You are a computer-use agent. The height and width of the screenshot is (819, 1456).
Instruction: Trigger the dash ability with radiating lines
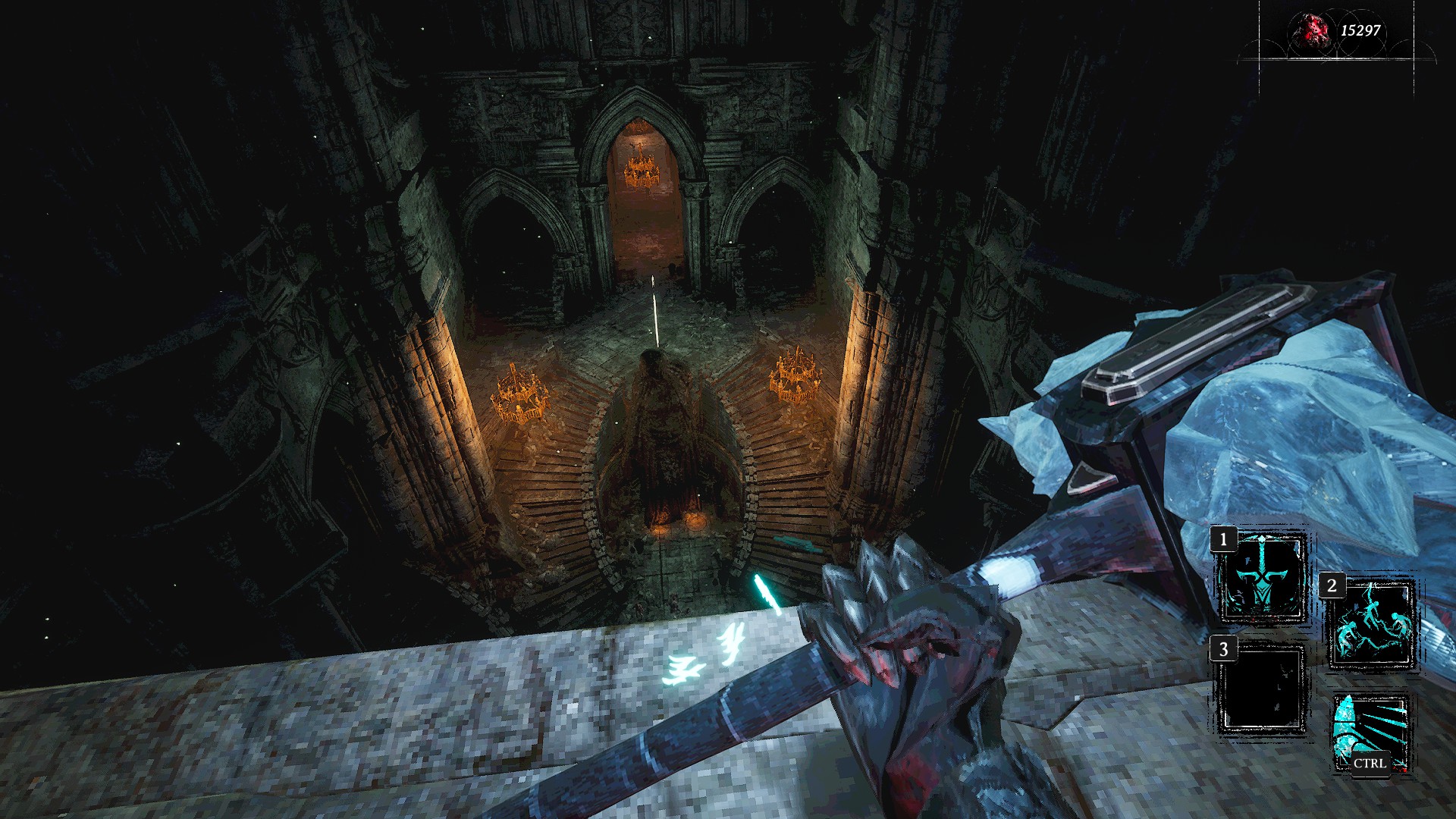coord(1371,733)
